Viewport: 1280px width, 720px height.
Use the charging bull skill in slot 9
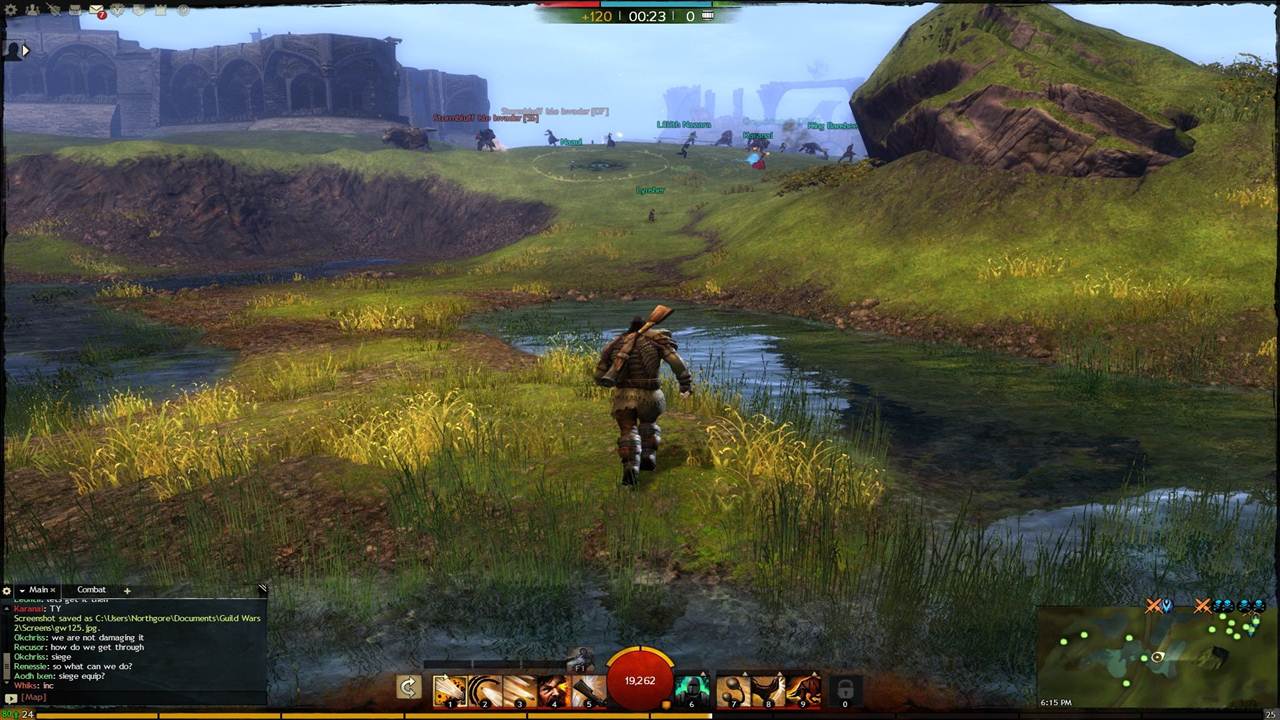click(804, 690)
